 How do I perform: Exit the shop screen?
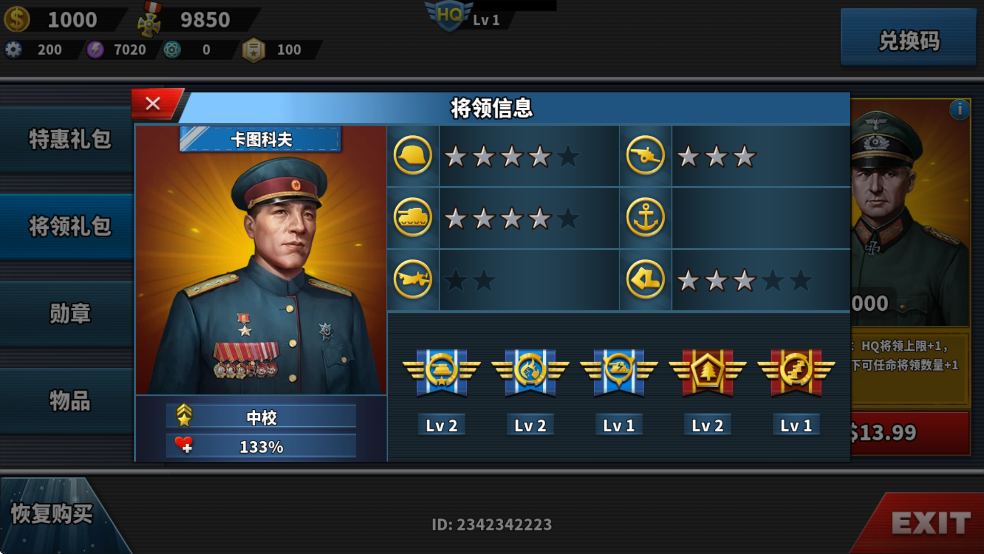(929, 522)
